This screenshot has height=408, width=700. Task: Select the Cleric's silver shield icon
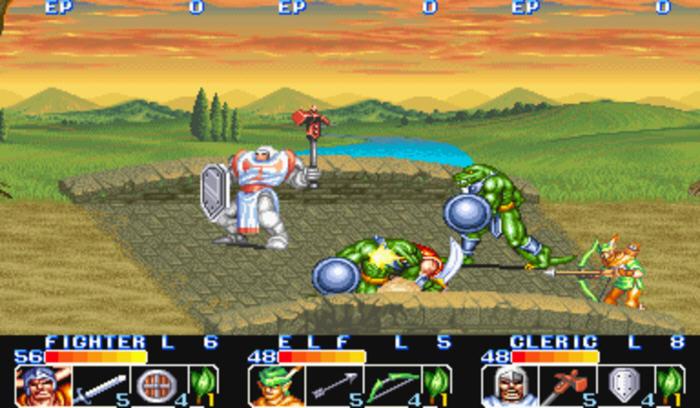(622, 386)
